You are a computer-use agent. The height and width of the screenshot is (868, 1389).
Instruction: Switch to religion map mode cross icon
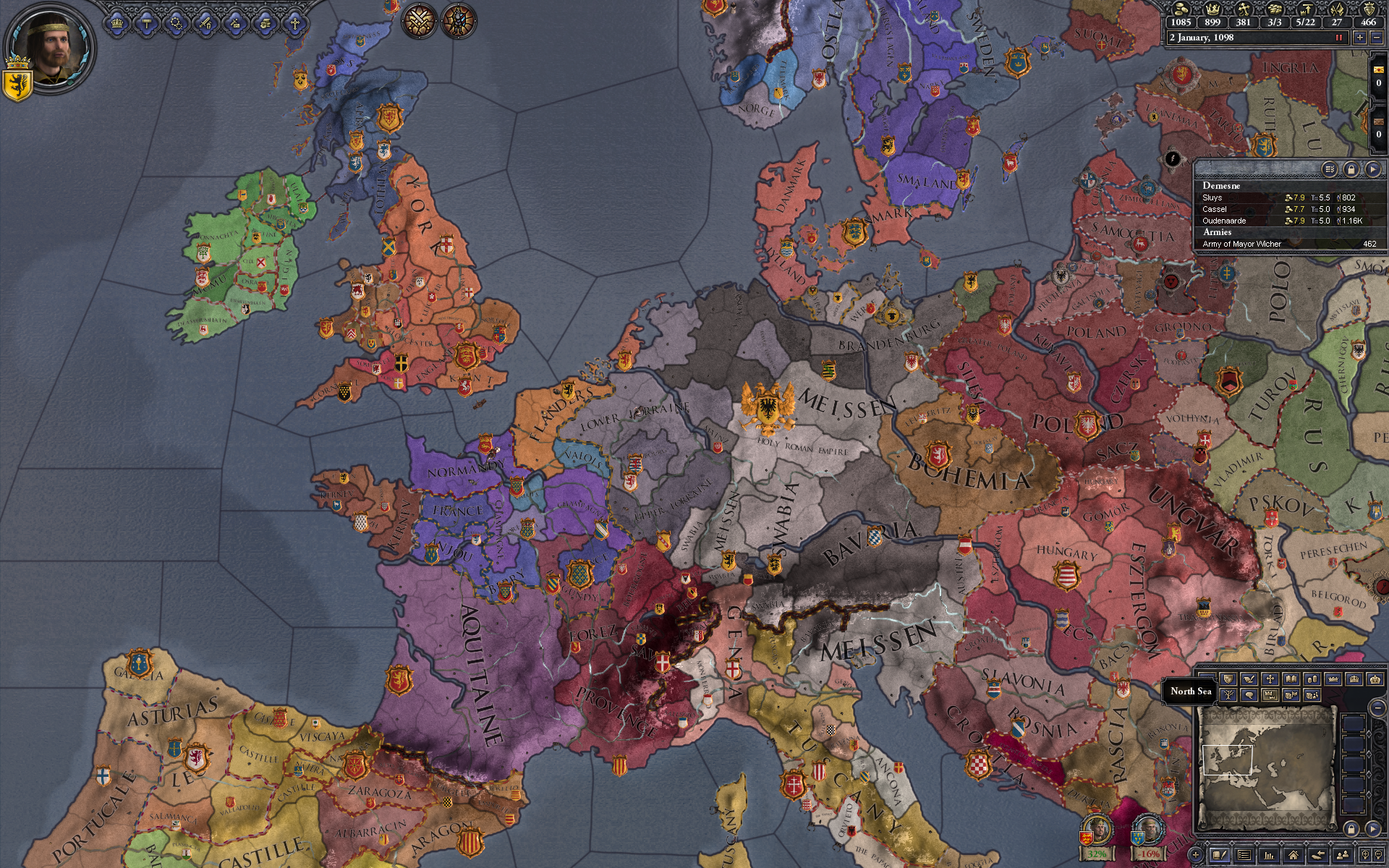[1270, 679]
